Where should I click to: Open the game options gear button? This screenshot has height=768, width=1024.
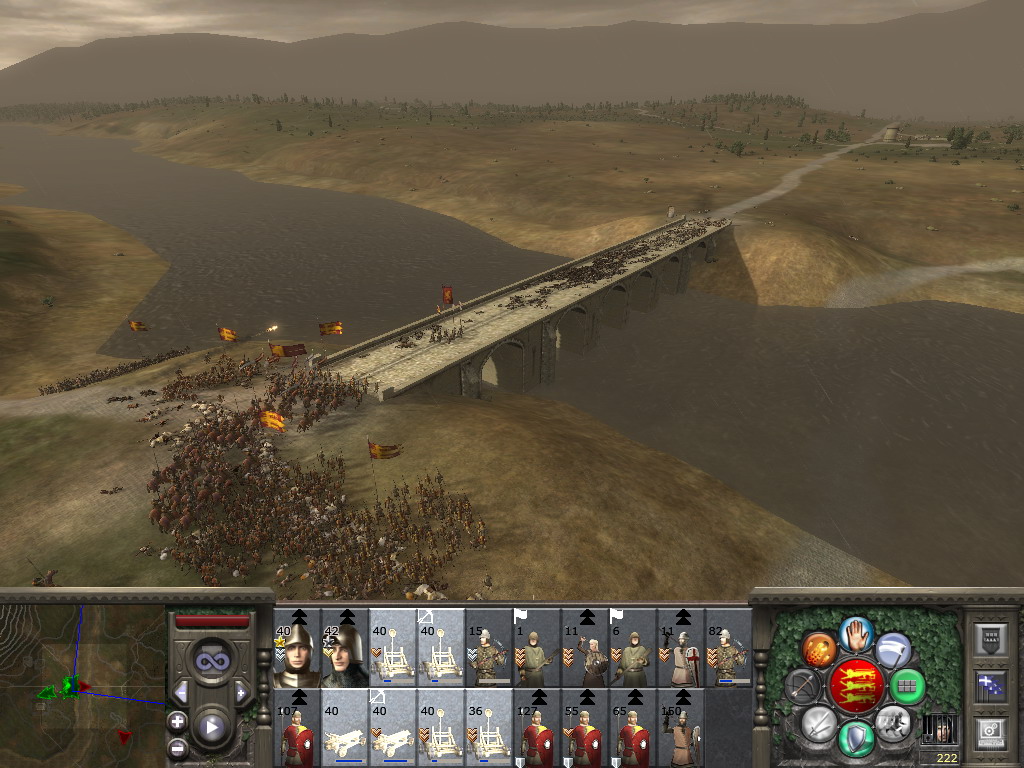coord(989,732)
